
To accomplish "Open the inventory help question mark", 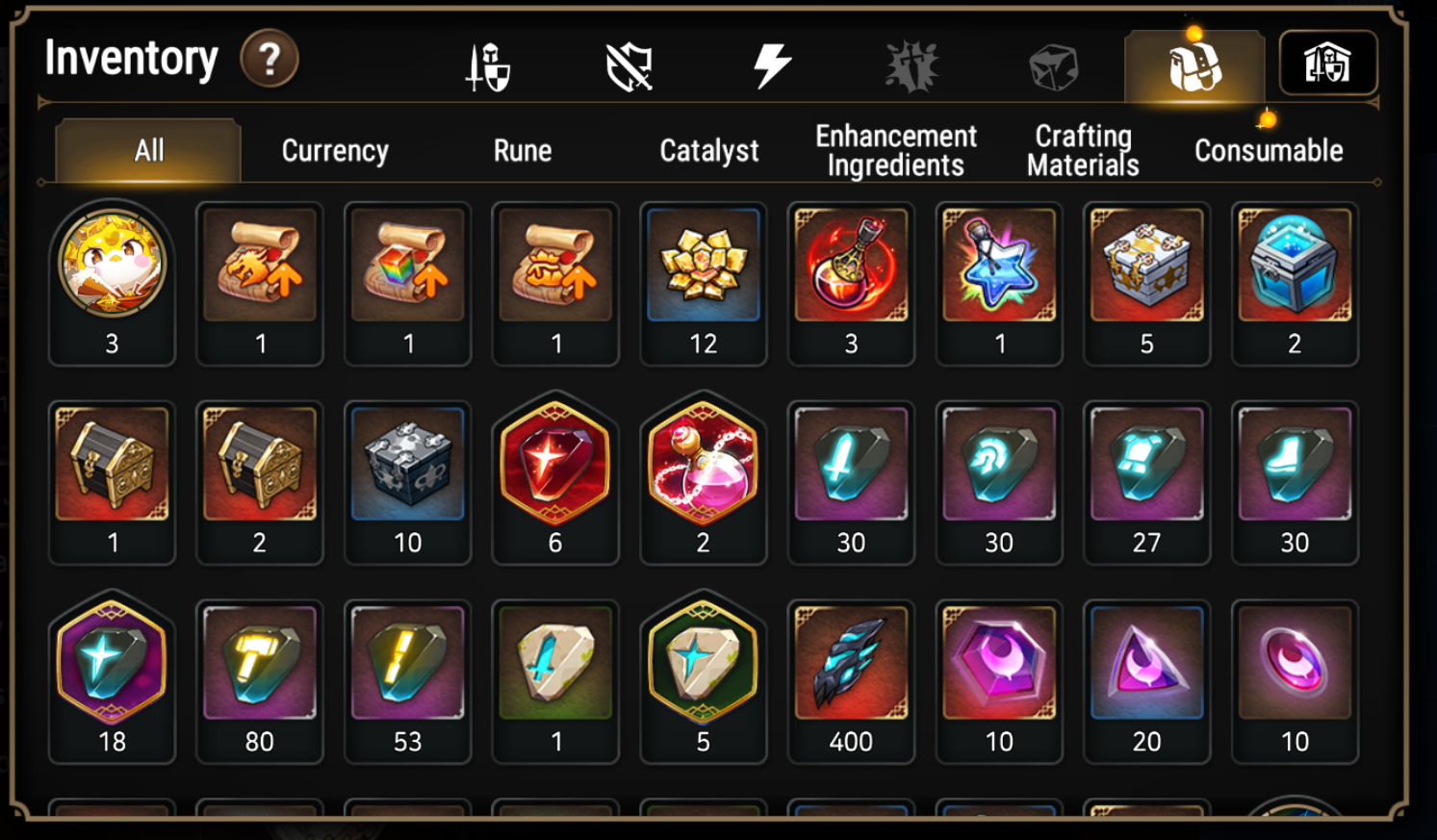I will [x=269, y=61].
